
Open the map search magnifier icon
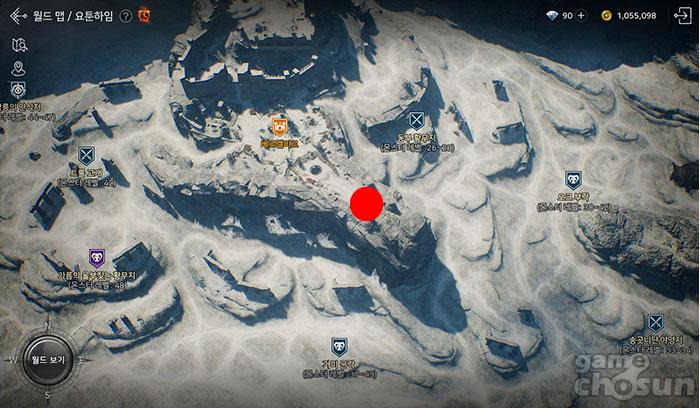[x=17, y=45]
